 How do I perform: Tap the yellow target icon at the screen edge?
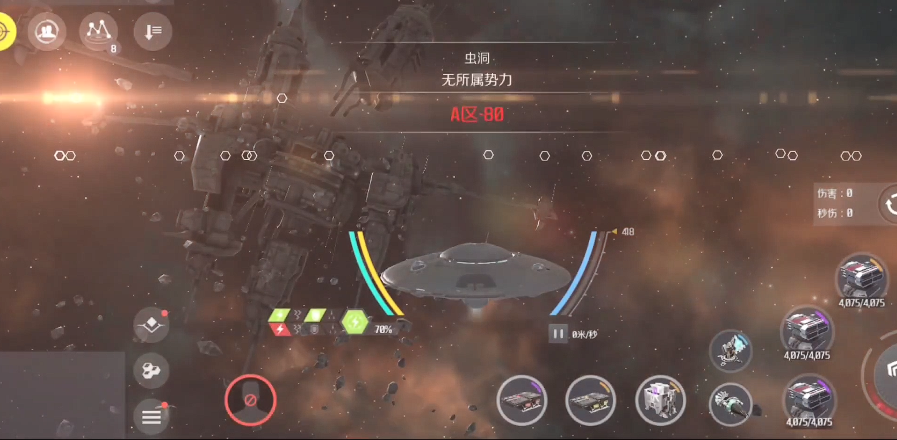click(6, 31)
